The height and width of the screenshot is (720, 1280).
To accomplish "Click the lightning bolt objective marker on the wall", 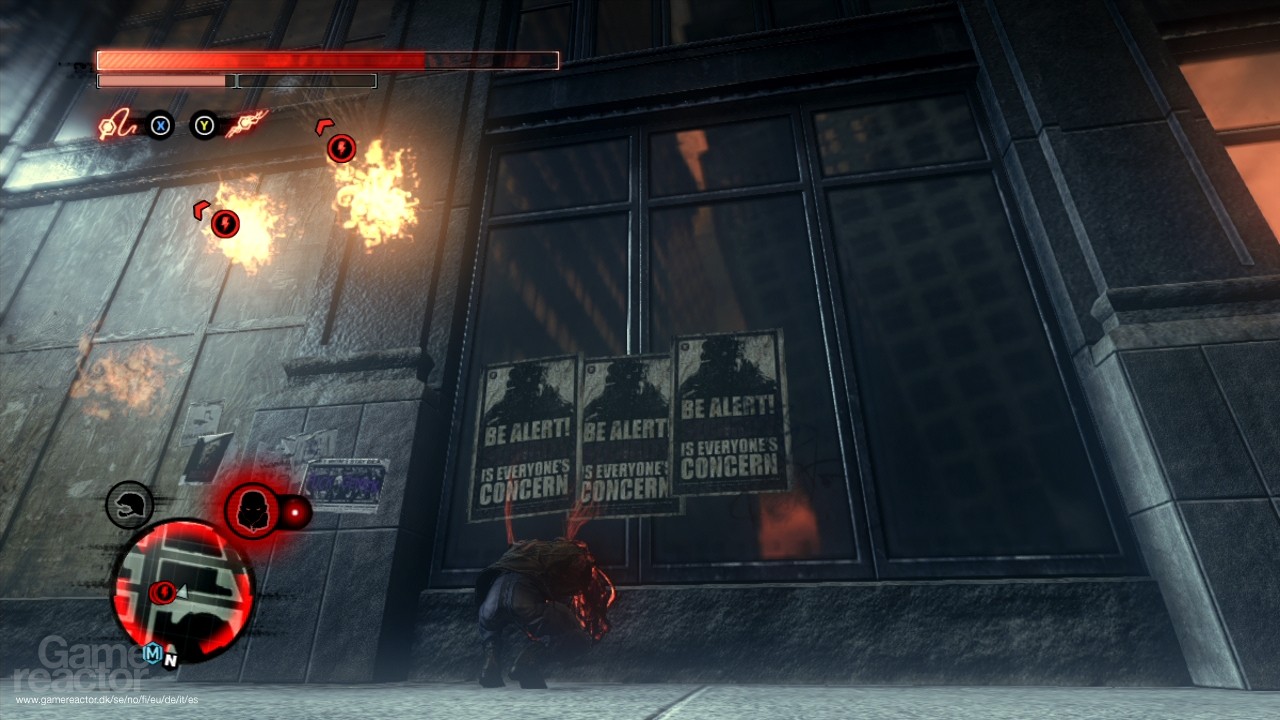I will click(x=342, y=148).
